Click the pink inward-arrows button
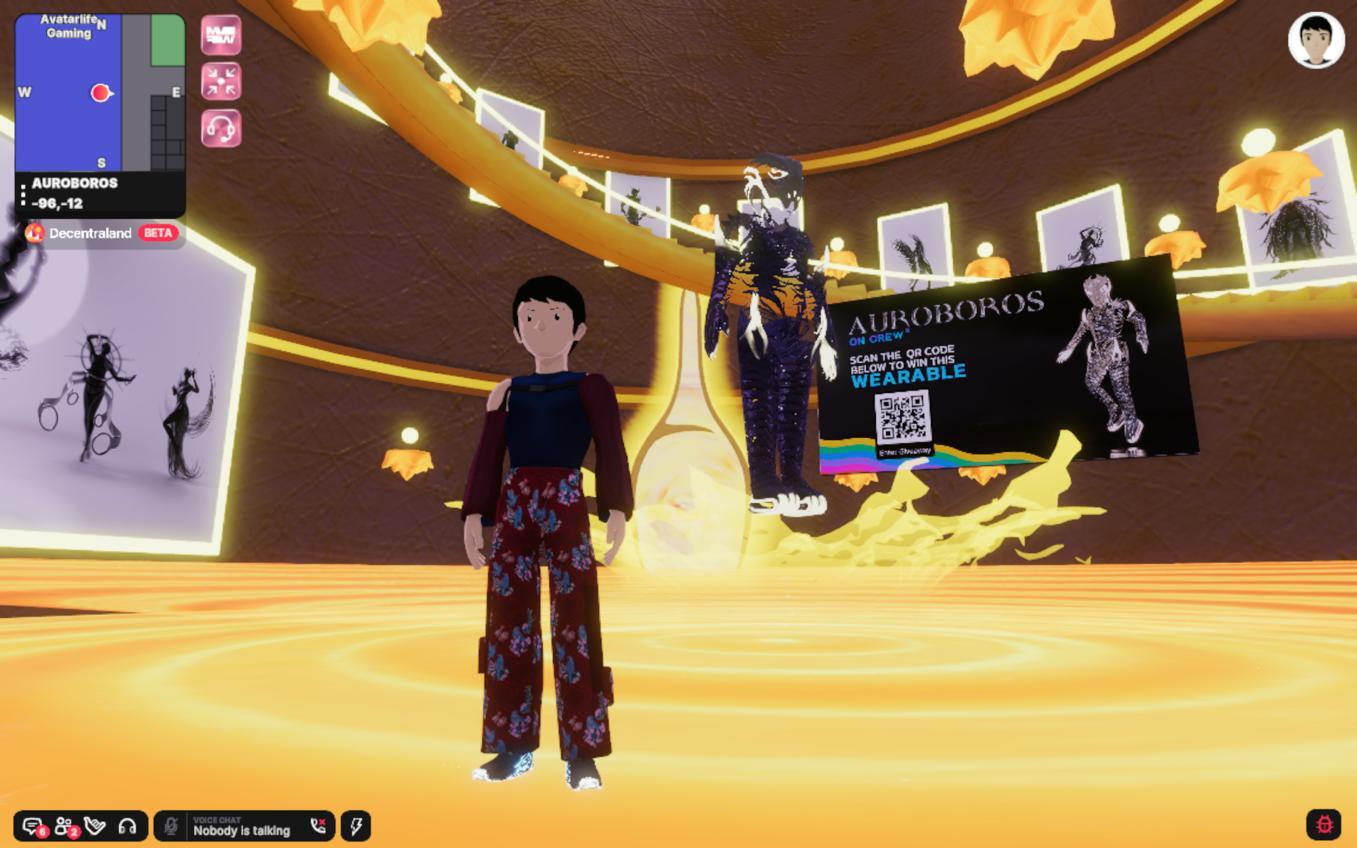Screen dimensions: 1357x848 [221, 82]
